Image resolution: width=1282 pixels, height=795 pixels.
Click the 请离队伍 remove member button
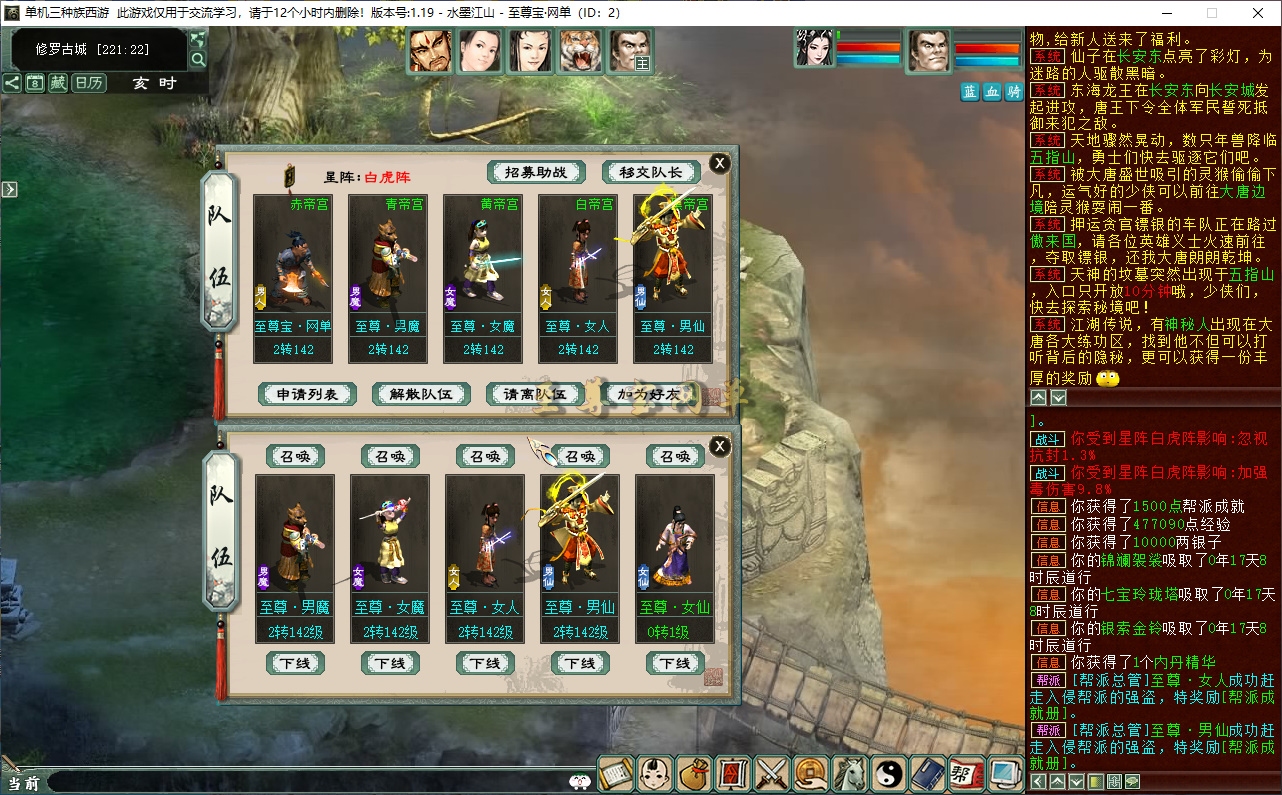(535, 394)
